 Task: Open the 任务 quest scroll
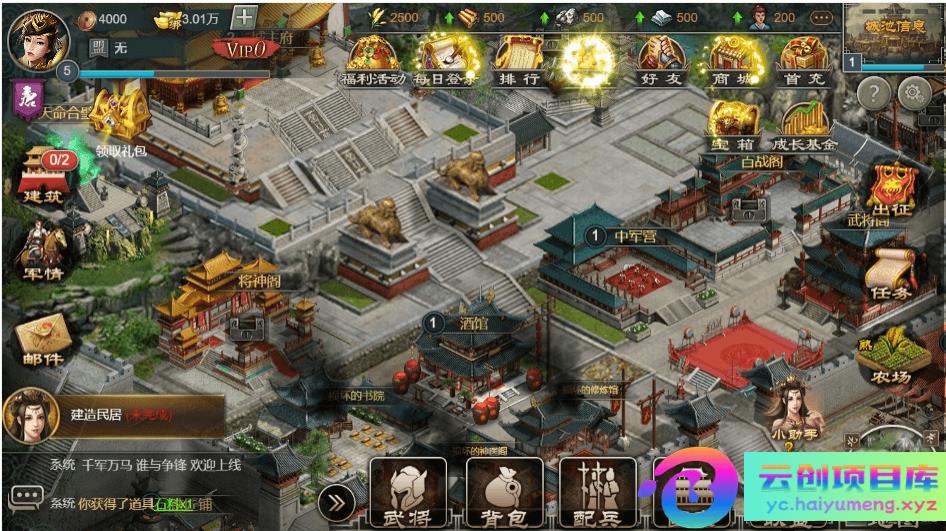point(890,275)
